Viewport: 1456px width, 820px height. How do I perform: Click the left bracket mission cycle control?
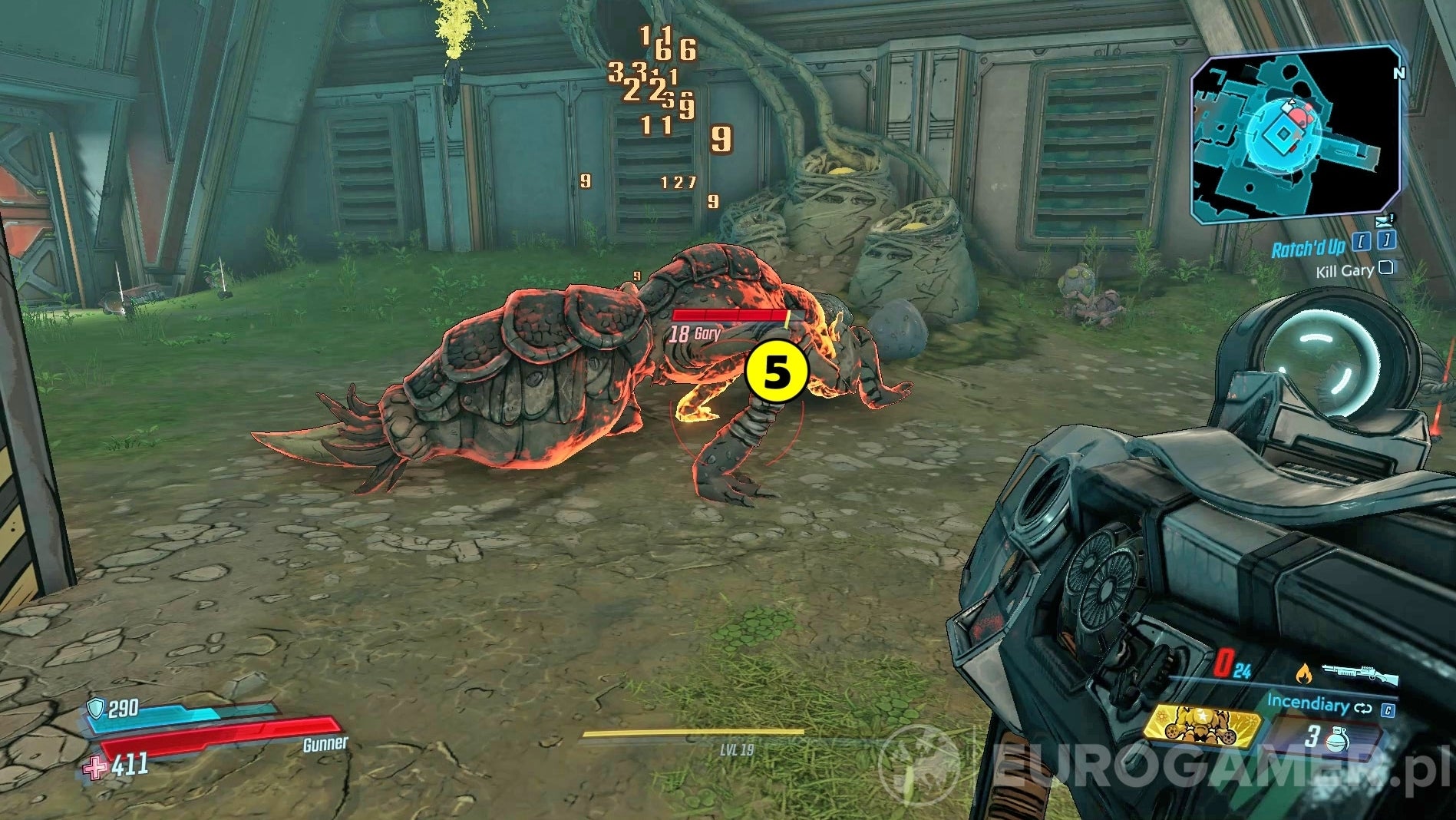click(1362, 241)
